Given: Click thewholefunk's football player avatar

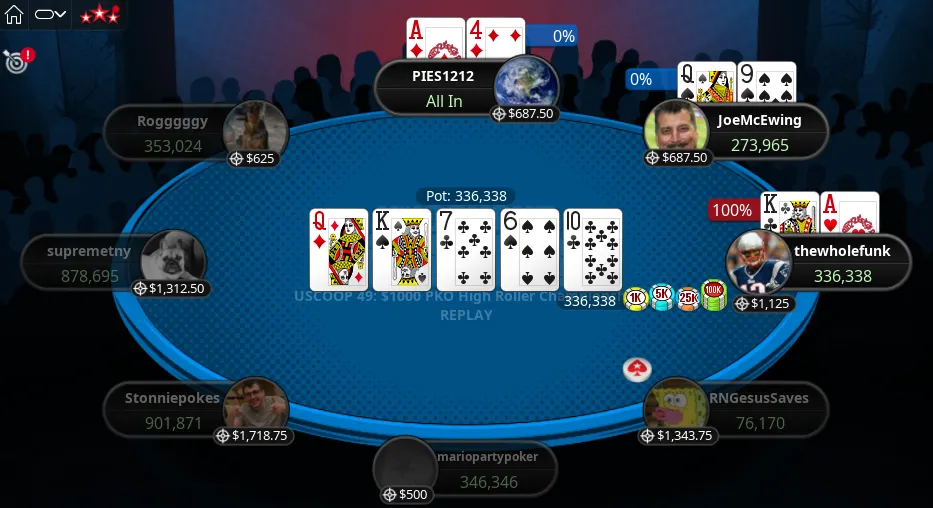Looking at the screenshot, I should click(x=759, y=262).
